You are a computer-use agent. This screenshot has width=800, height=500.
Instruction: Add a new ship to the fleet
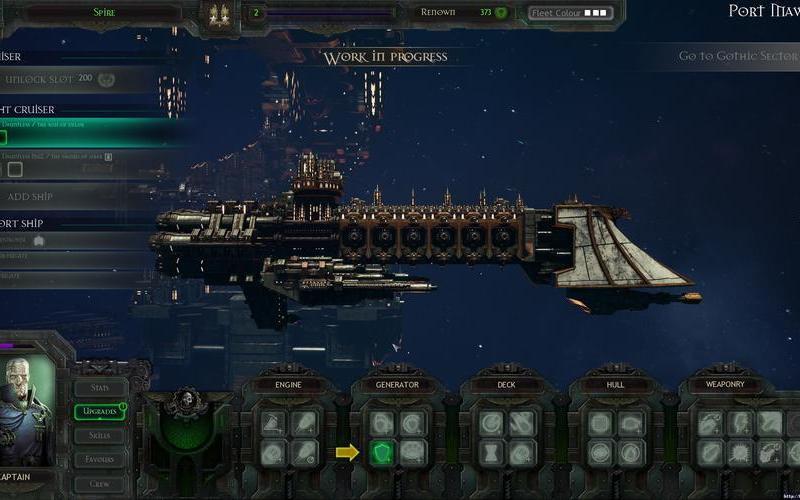[60, 197]
